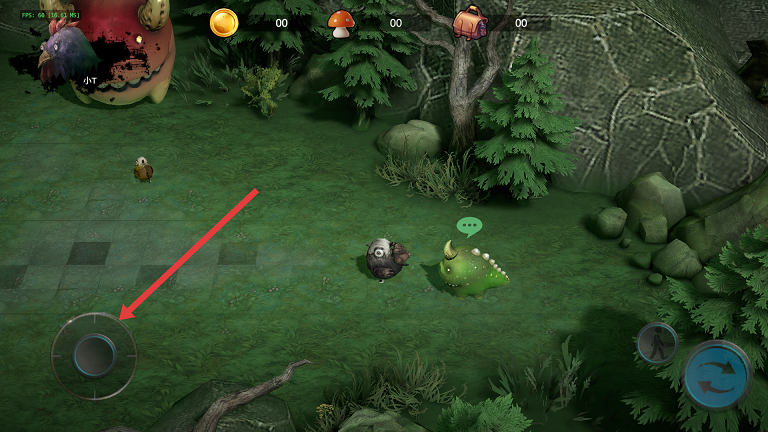
Task: Open the backpack icon in the top bar
Action: [467, 22]
